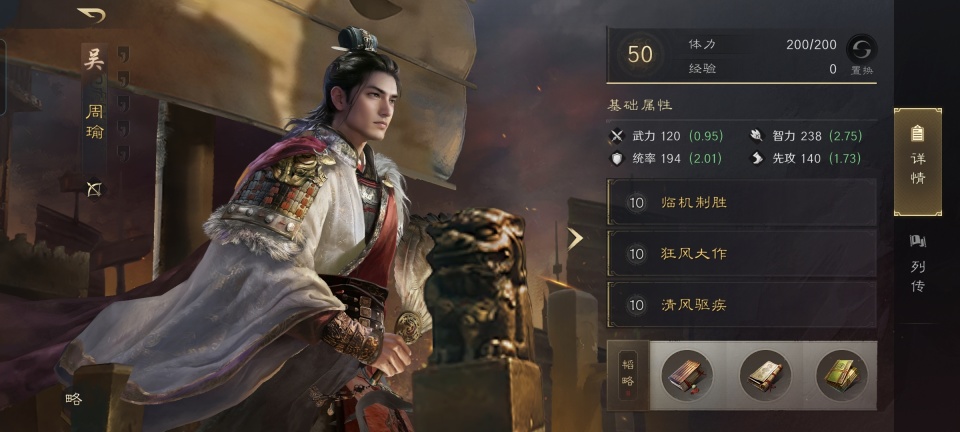The image size is (960, 432).
Task: Open the 略 button at bottom left
Action: click(73, 399)
